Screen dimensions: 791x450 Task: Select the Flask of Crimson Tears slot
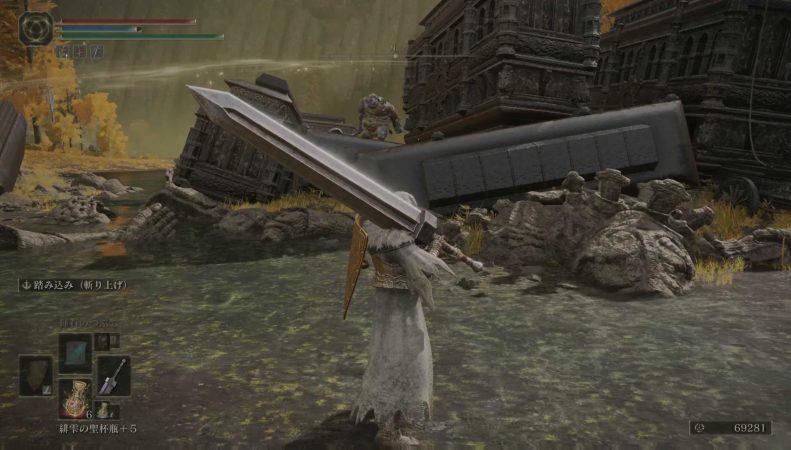(74, 398)
